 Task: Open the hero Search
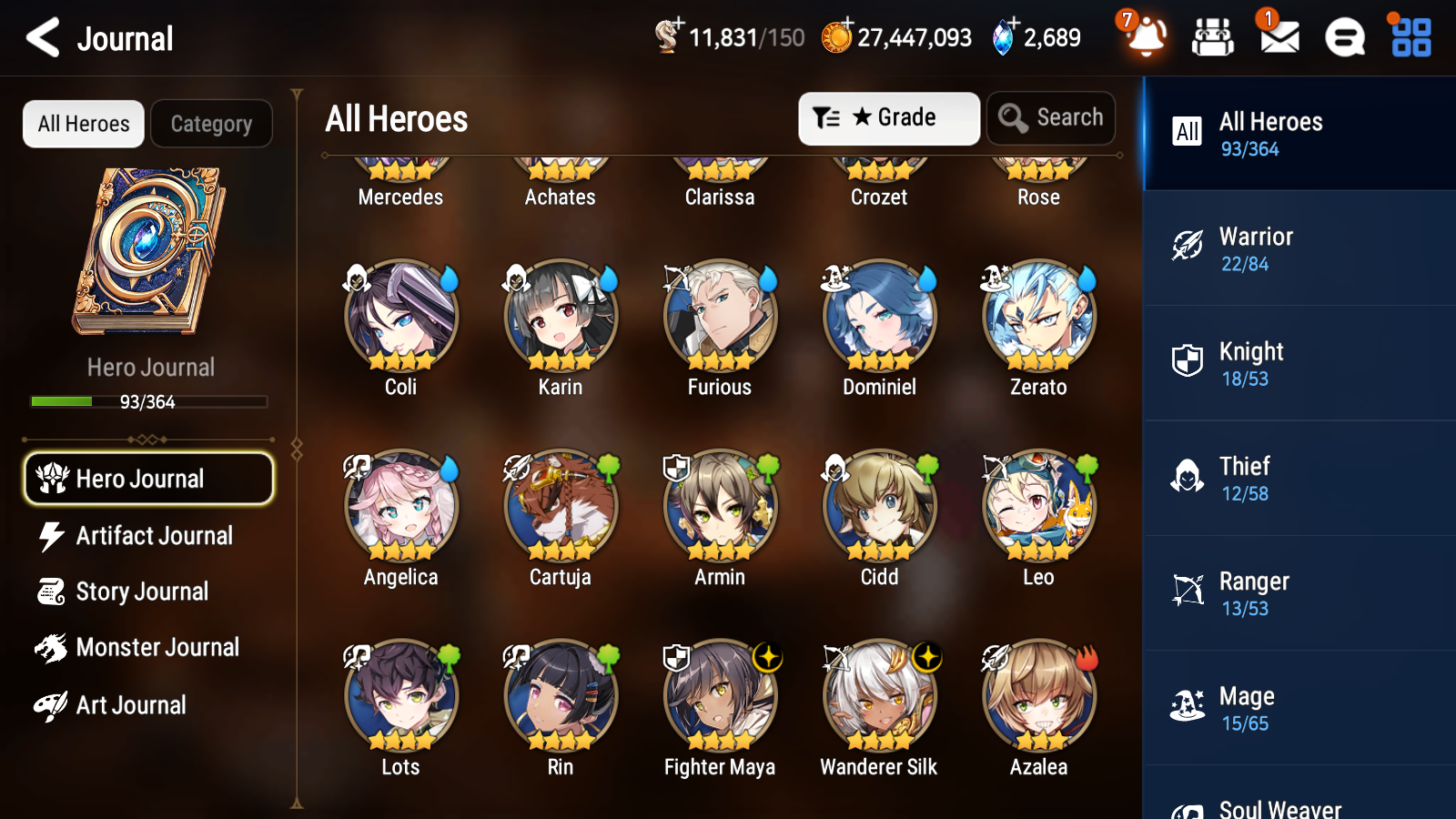click(1051, 118)
